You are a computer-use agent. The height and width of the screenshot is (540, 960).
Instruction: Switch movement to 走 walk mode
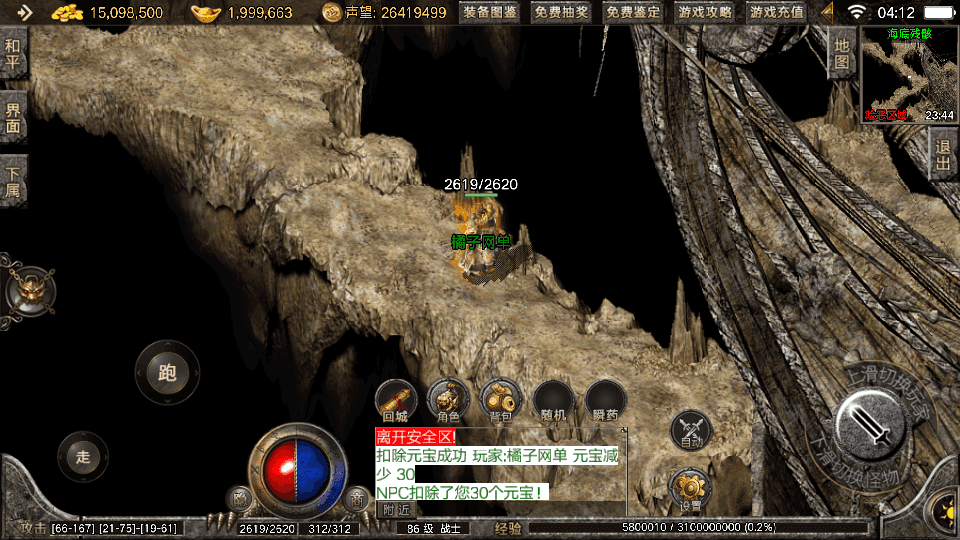pyautogui.click(x=83, y=457)
